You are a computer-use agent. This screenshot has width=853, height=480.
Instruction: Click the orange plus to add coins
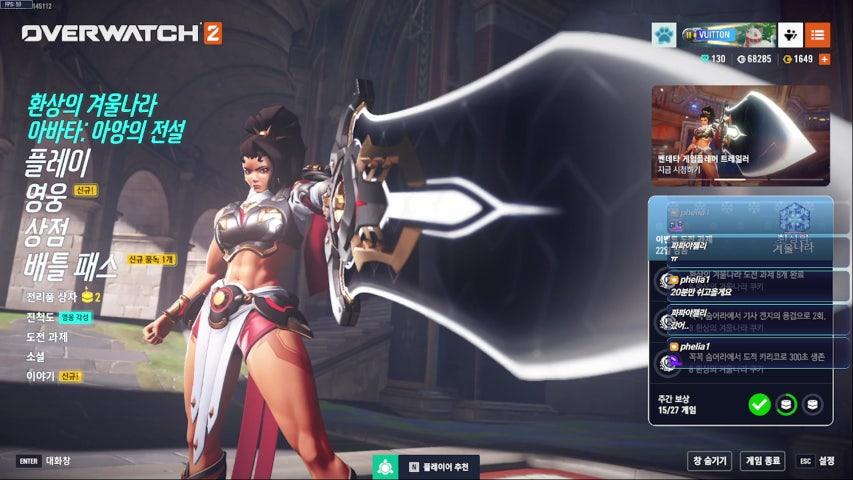tap(824, 60)
